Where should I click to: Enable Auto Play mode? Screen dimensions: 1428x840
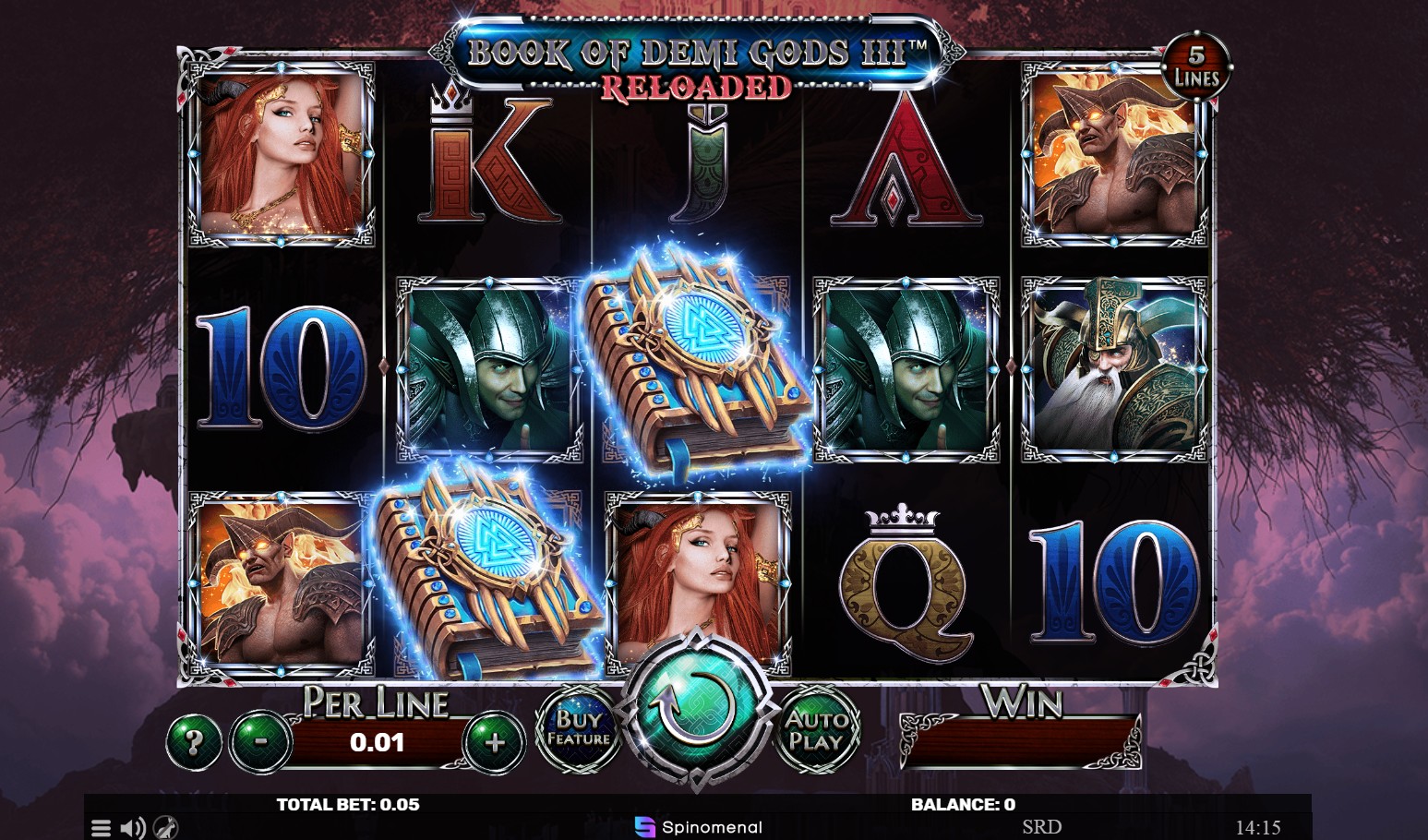point(820,729)
